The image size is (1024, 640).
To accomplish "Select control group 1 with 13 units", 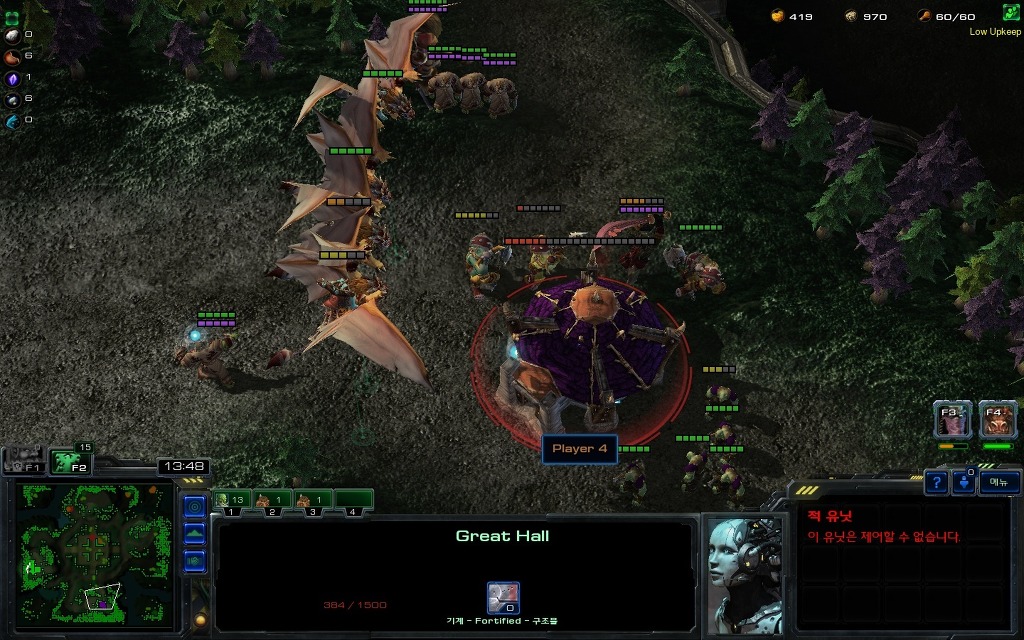I will click(231, 500).
